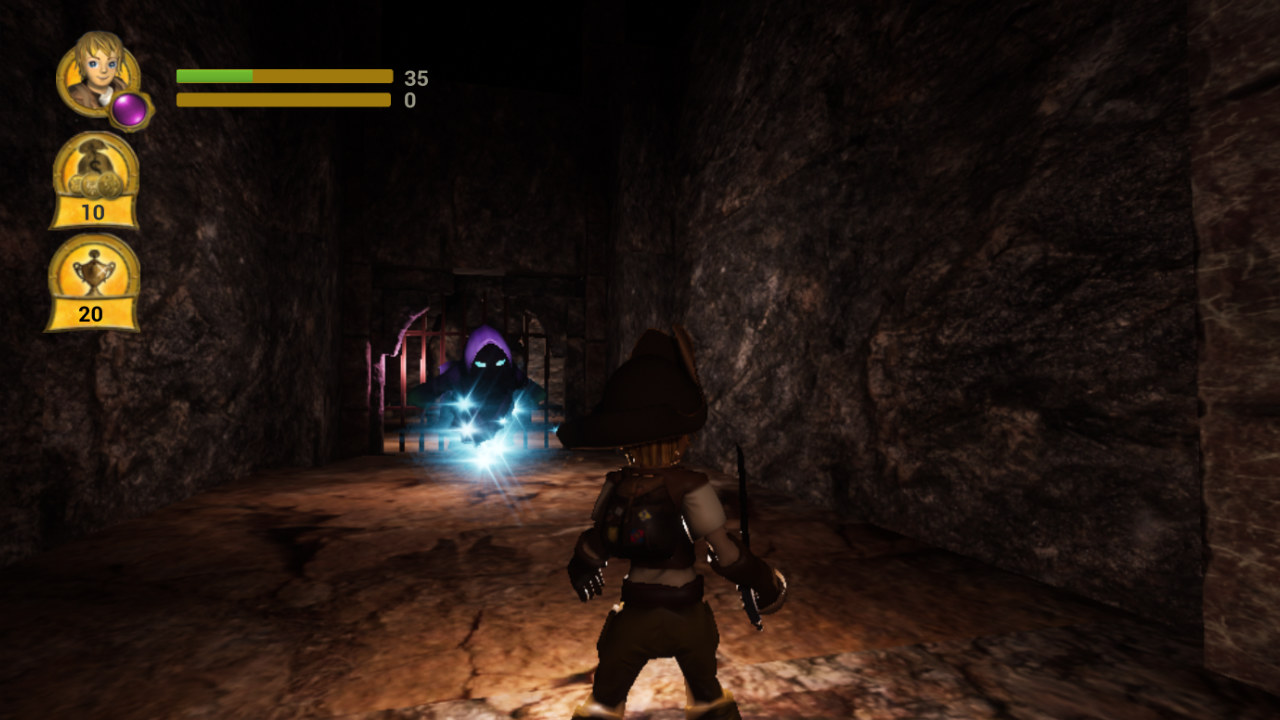Click the gold banner showing 20 trophies

click(x=91, y=311)
